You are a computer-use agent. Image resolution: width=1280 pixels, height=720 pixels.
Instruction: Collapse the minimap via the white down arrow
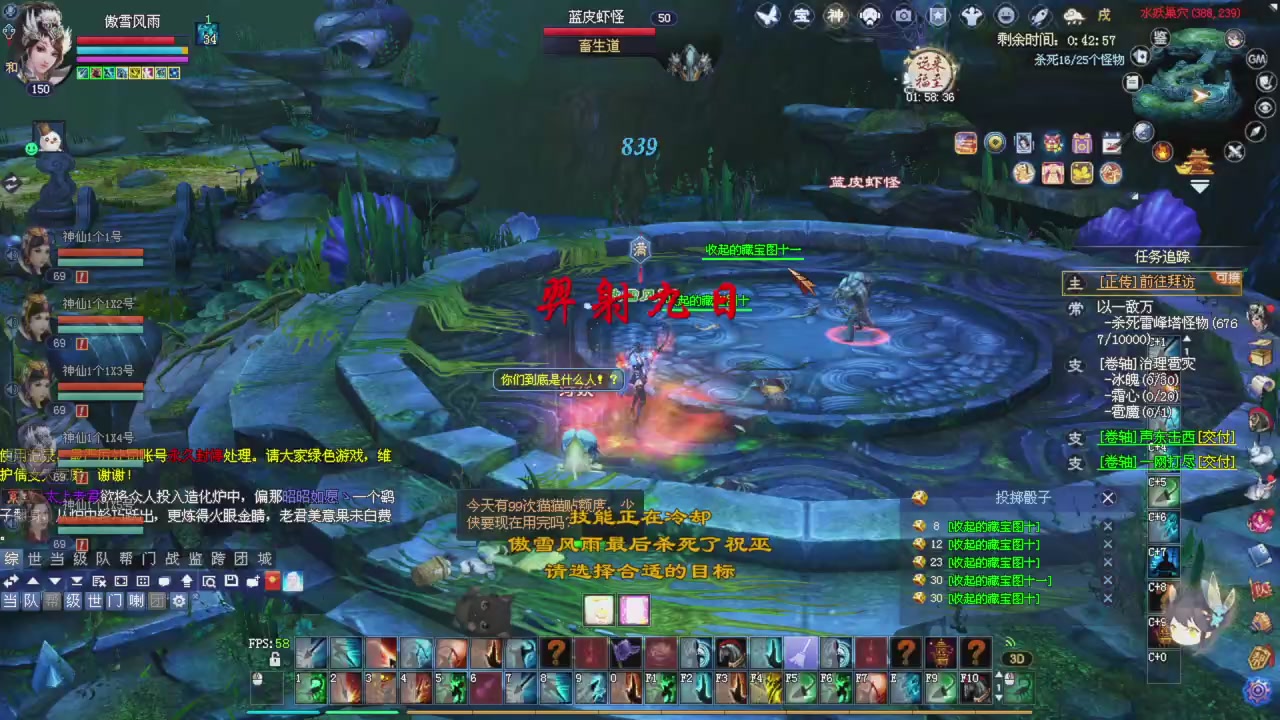pyautogui.click(x=1199, y=187)
